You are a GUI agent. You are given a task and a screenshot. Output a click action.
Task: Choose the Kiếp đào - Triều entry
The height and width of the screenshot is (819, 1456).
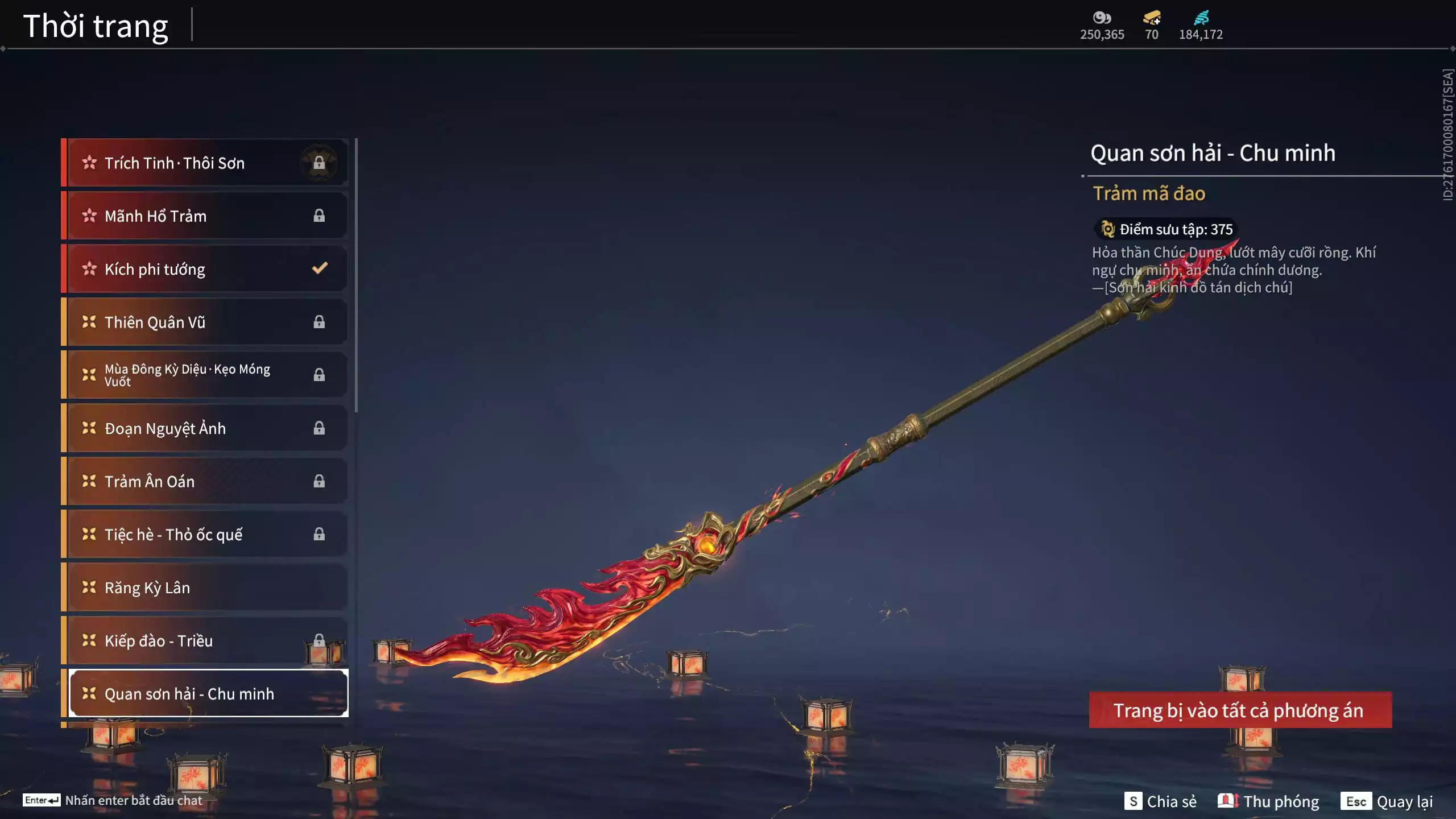tap(205, 640)
